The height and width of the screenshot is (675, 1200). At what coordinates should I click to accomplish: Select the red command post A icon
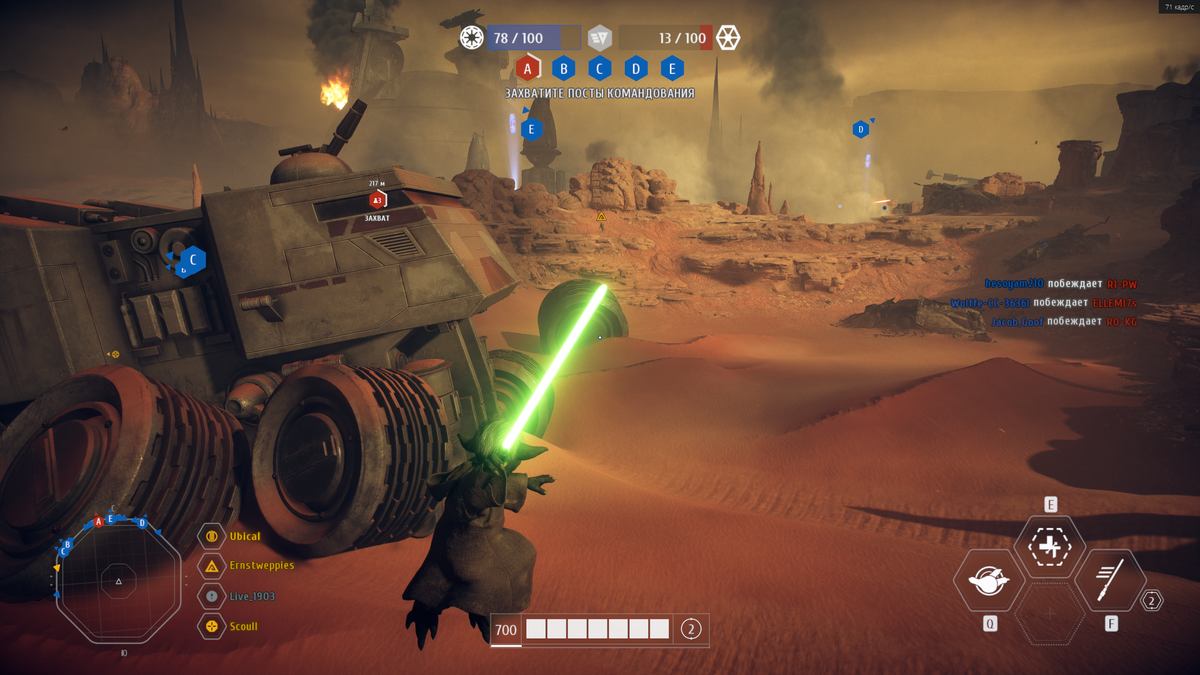point(527,68)
